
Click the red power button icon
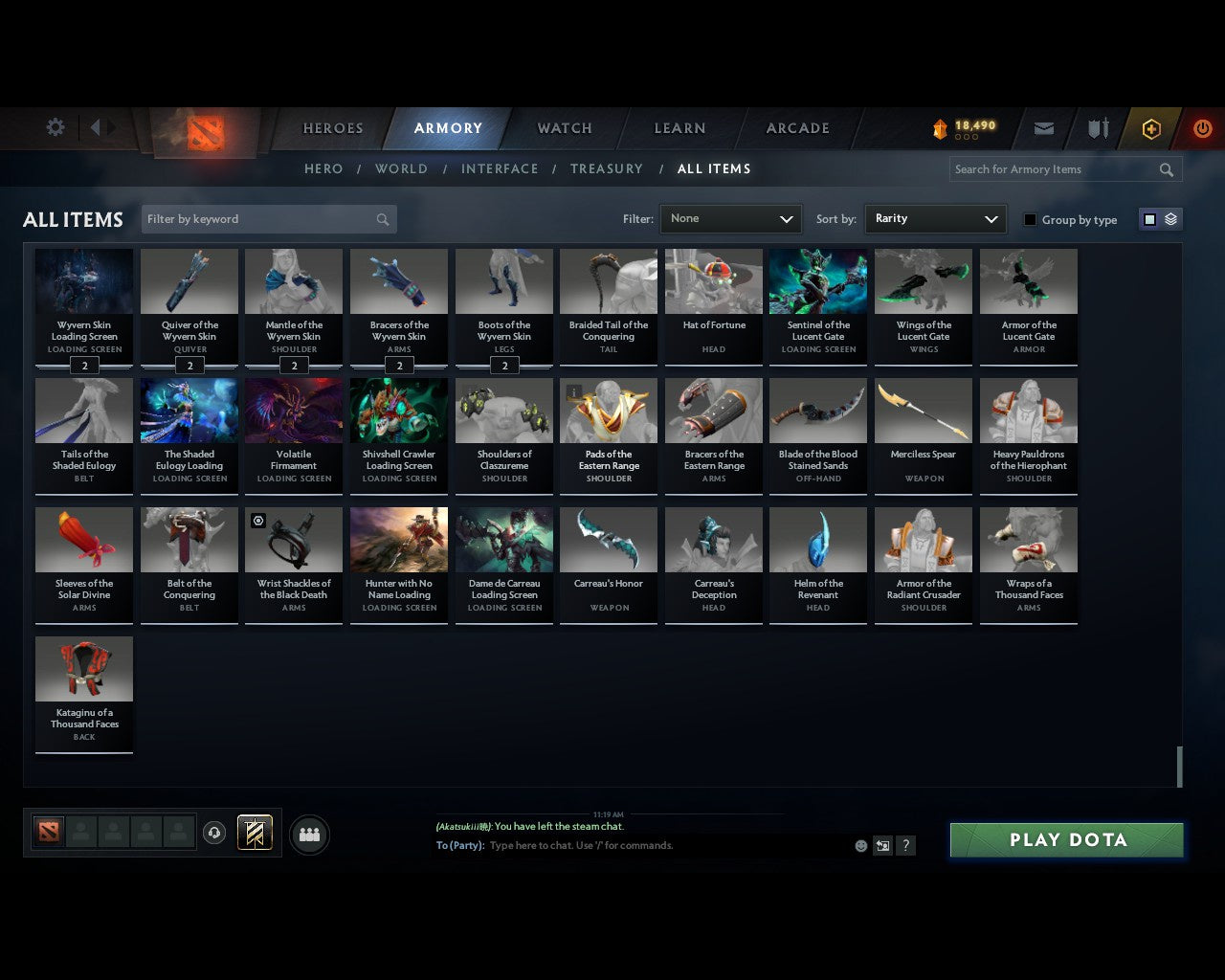(x=1203, y=128)
